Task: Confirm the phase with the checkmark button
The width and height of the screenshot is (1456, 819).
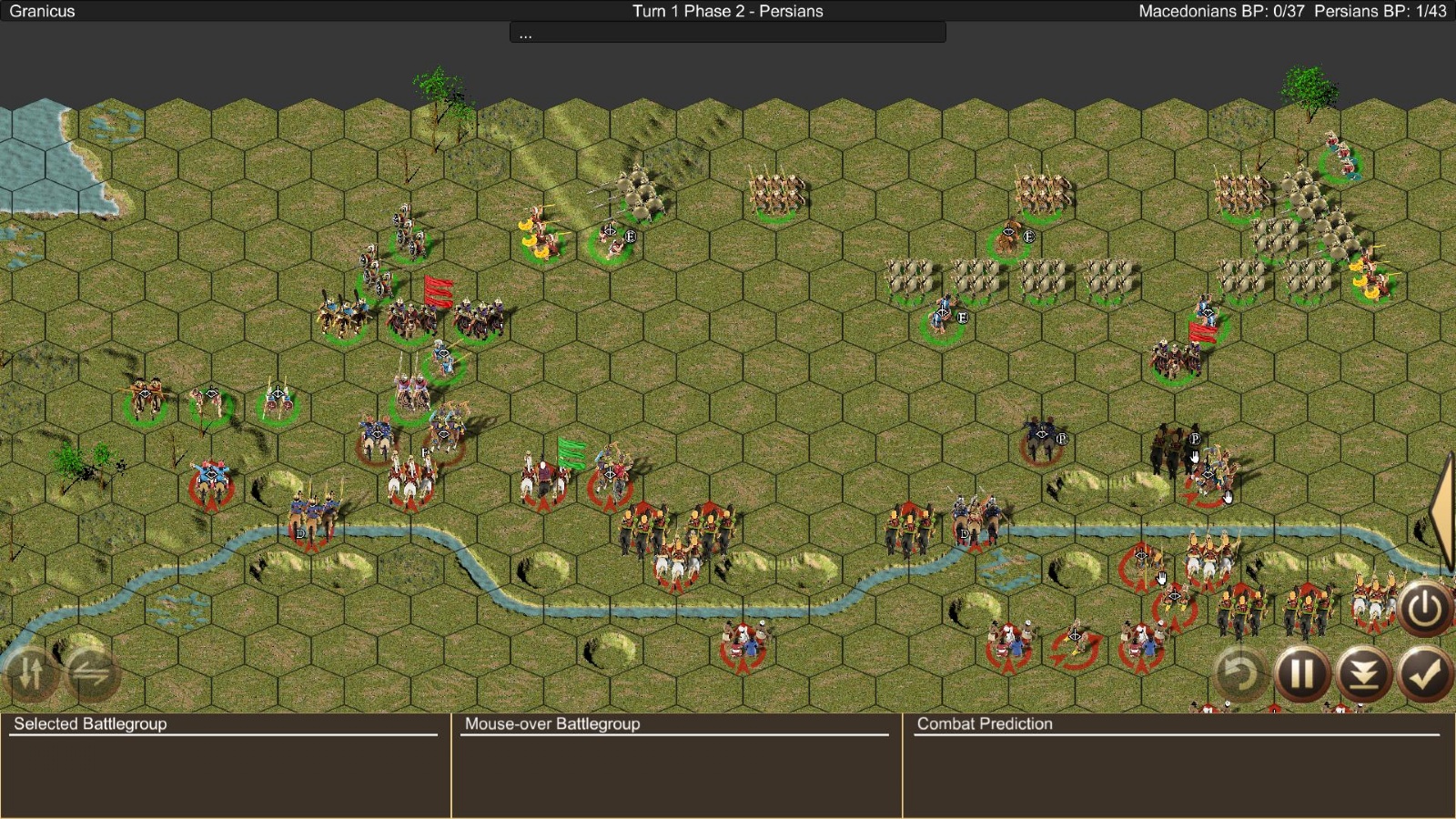Action: (x=1424, y=674)
